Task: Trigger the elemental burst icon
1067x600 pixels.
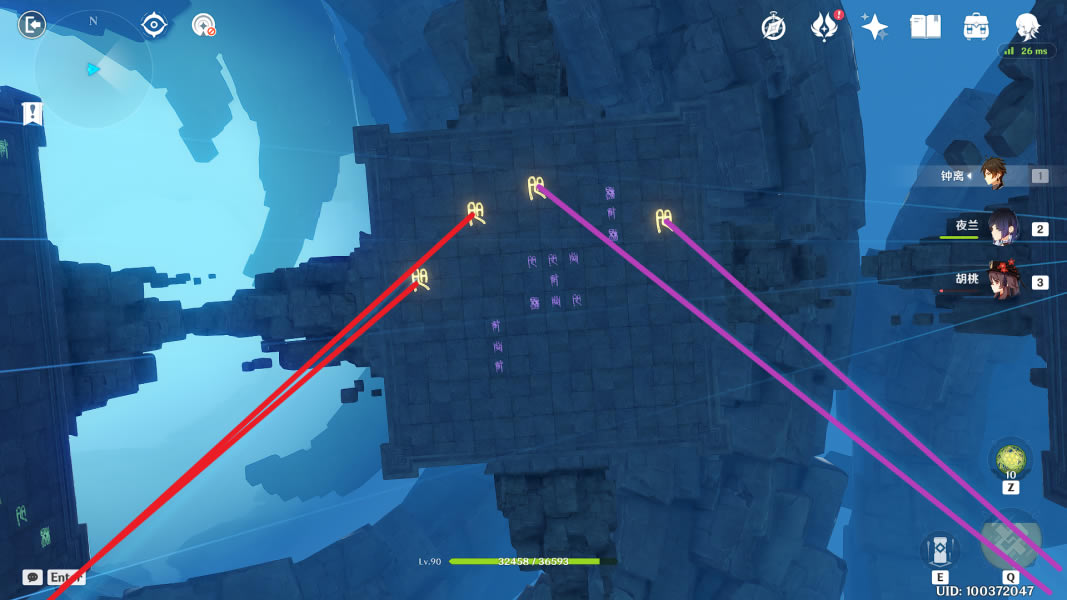Action: (x=1010, y=541)
